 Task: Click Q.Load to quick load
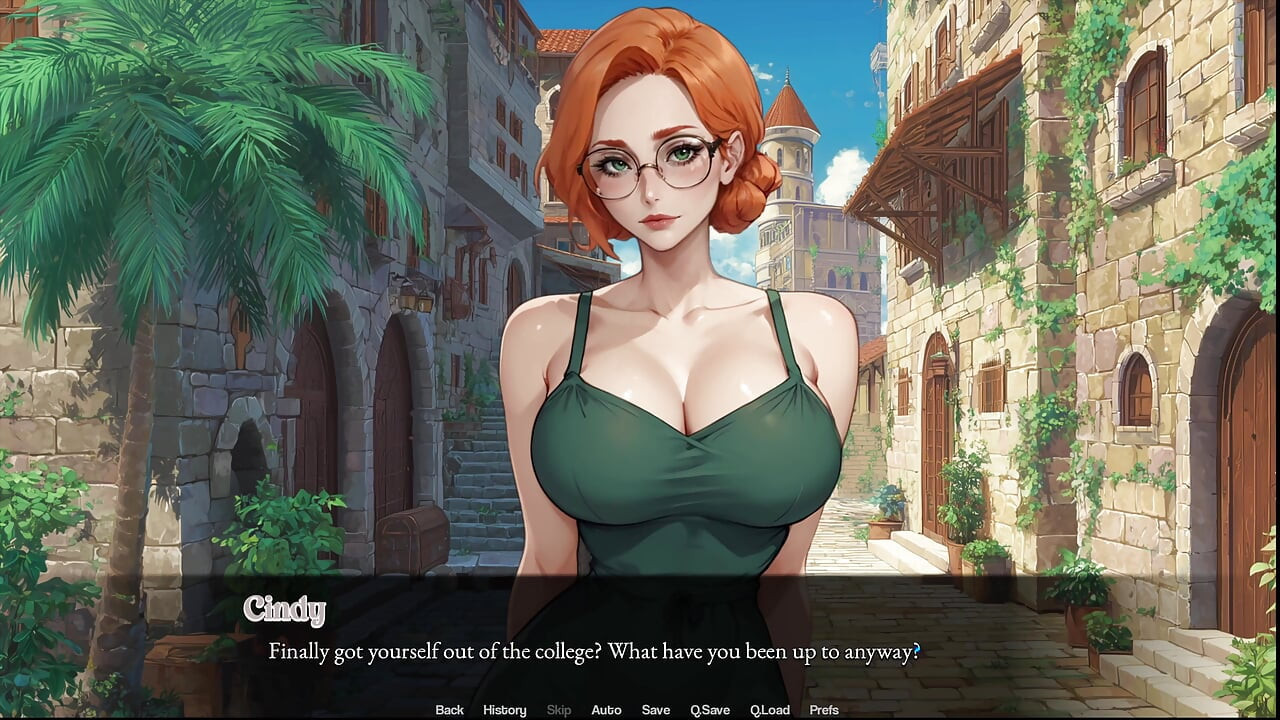click(770, 710)
